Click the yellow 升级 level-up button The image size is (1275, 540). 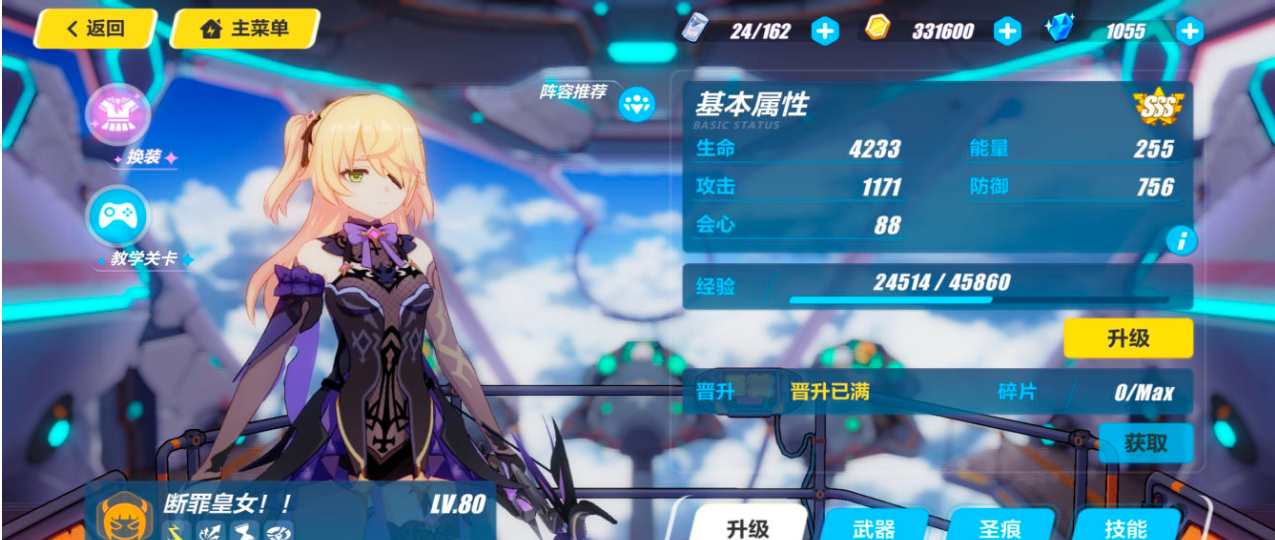point(1128,338)
